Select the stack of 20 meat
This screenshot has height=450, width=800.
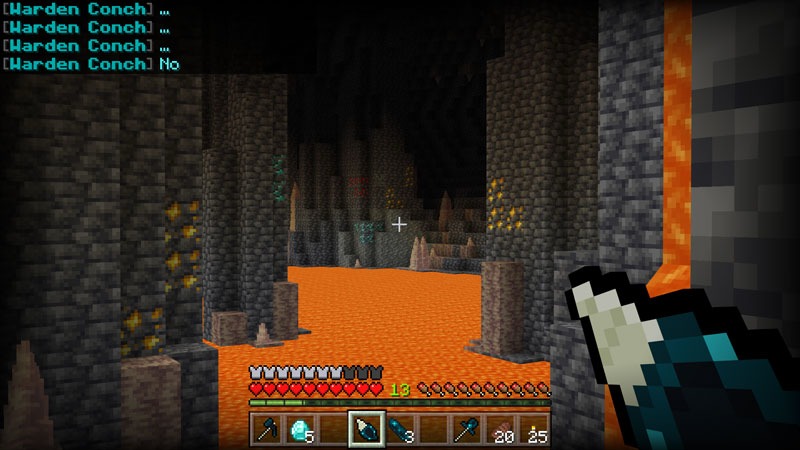500,430
